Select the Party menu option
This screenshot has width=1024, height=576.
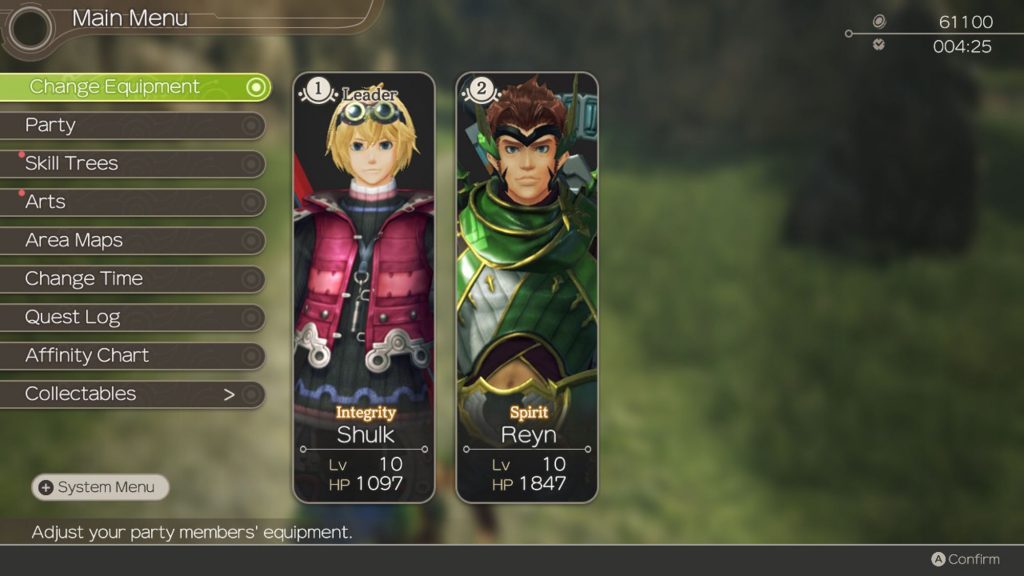pos(130,125)
